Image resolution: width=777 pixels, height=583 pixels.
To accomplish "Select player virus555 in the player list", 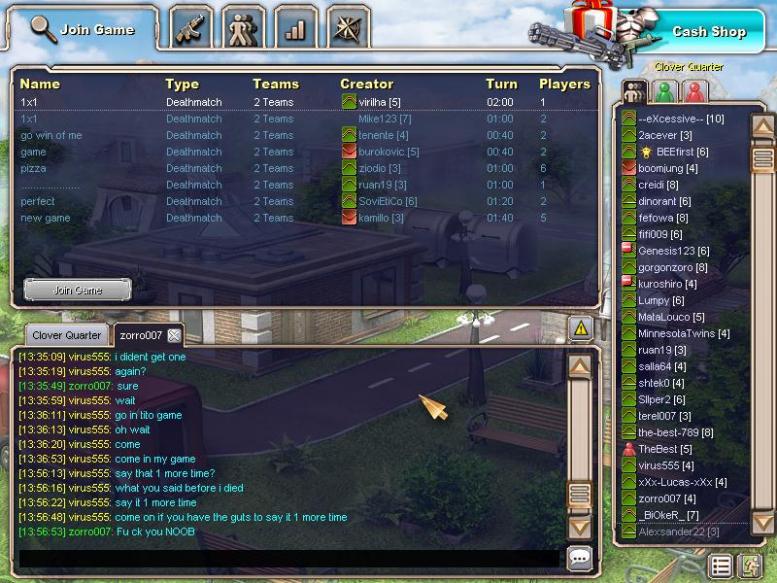I will click(x=658, y=465).
